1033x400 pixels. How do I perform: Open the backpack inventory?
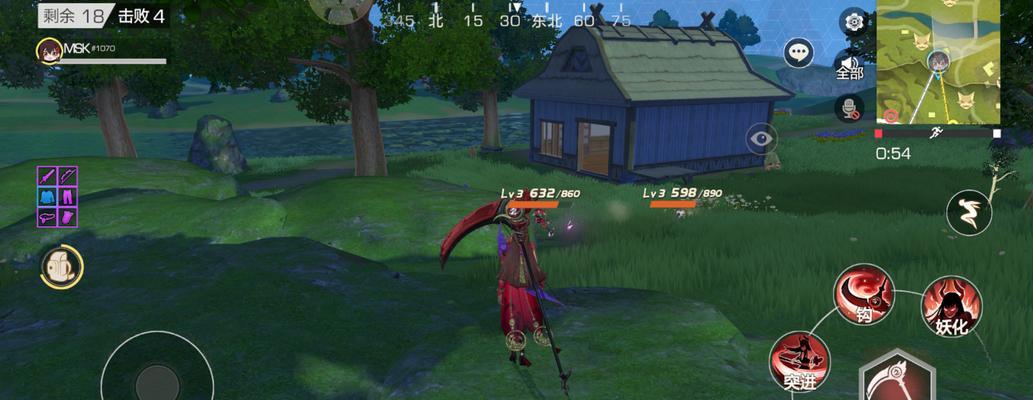coord(62,267)
